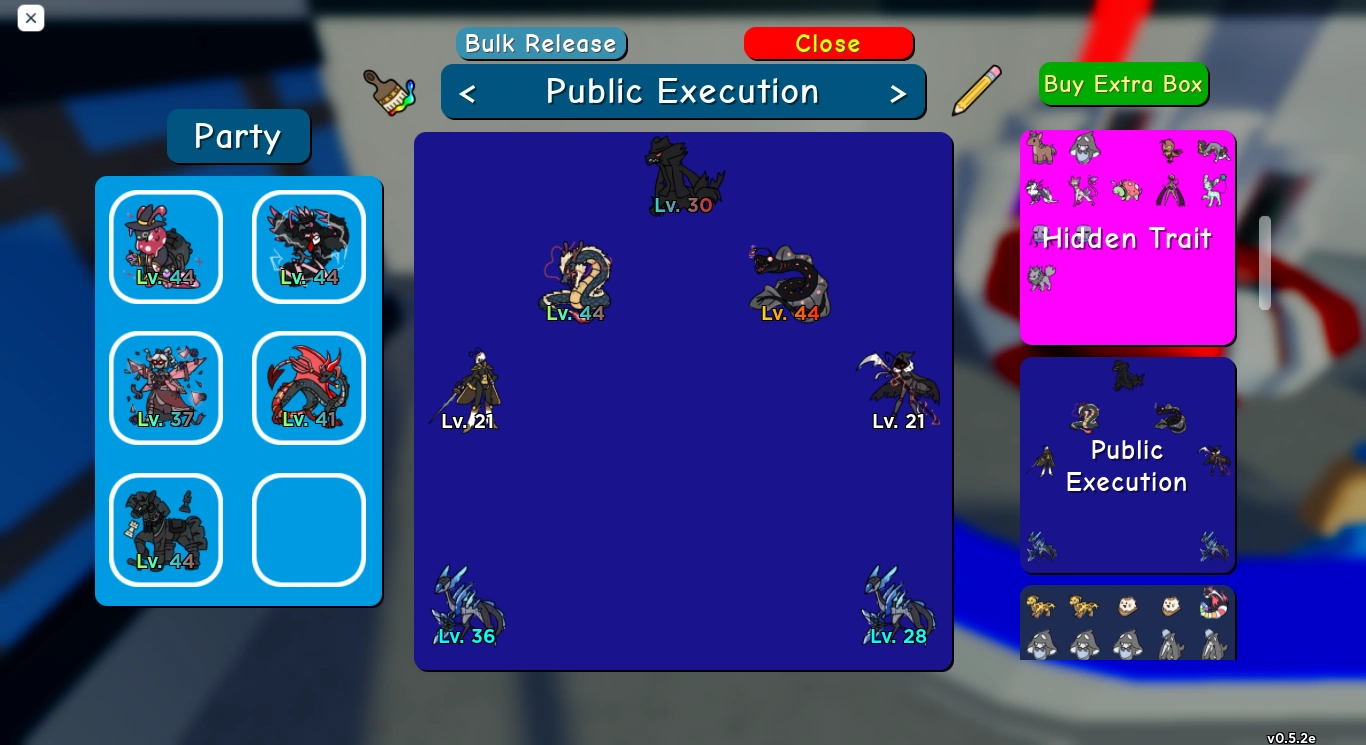Screen dimensions: 1366x745
Task: Click the Buy Extra Box button
Action: 1123,84
